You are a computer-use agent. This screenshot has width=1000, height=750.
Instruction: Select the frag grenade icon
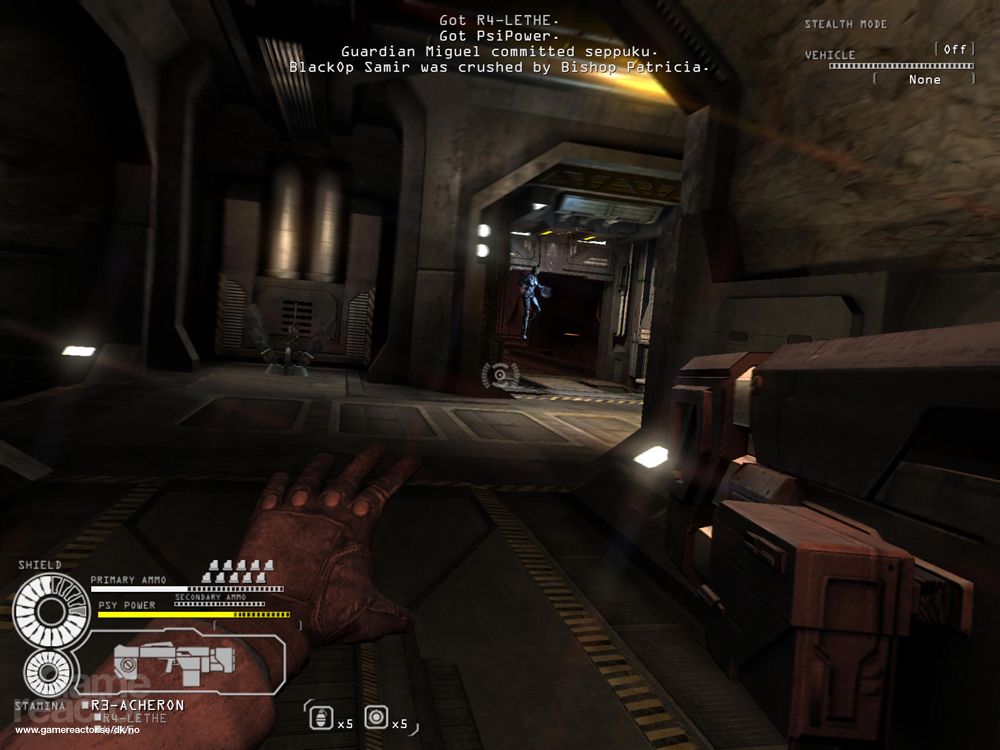tap(322, 717)
